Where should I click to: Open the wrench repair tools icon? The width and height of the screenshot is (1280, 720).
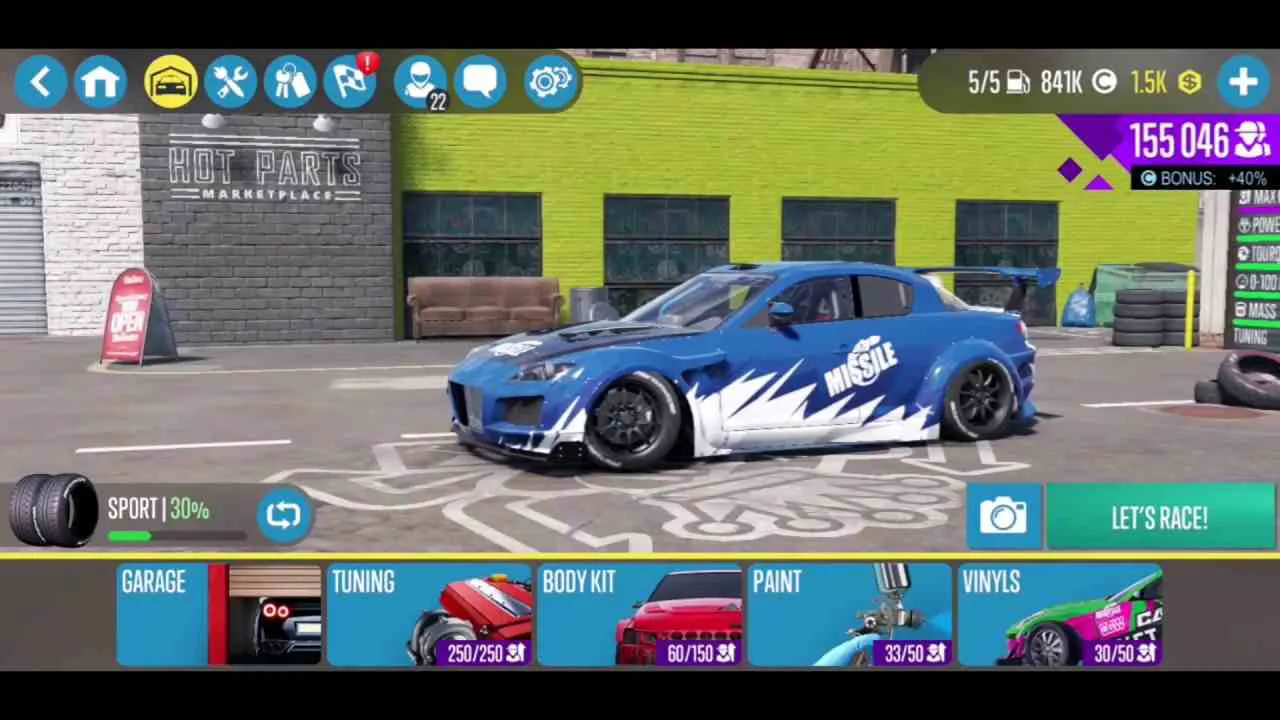230,81
